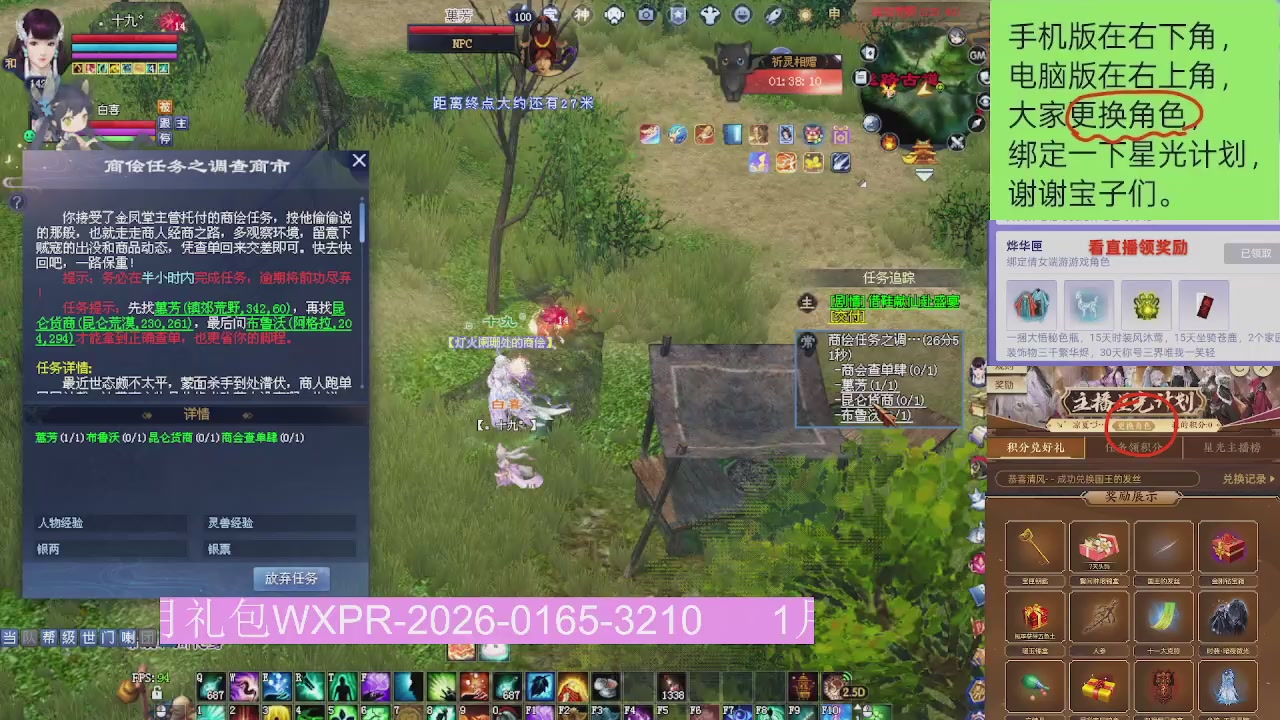The image size is (1280, 720).
Task: Toggle the hotbar lock icon near FPS counter
Action: tap(156, 691)
